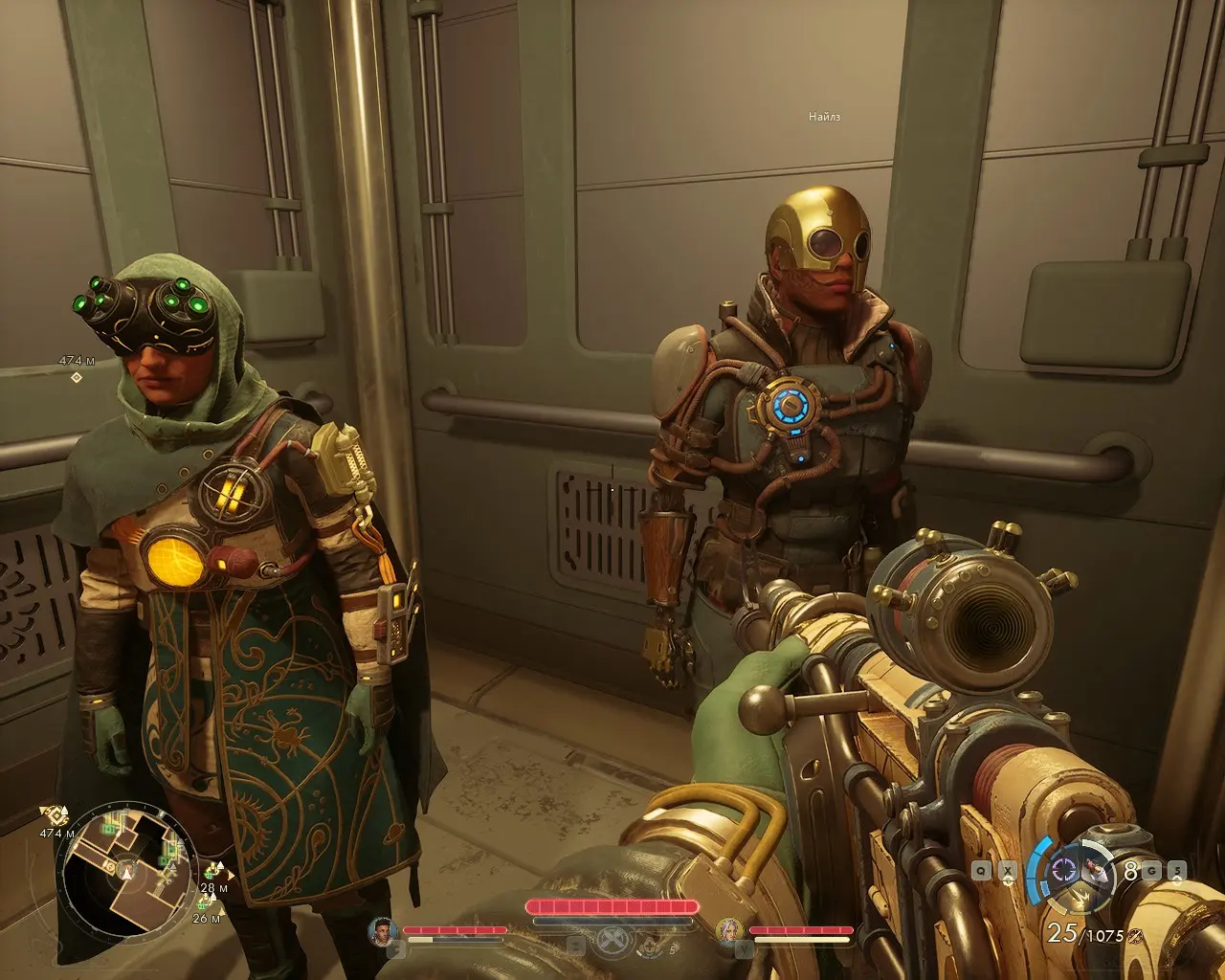The height and width of the screenshot is (980, 1225).
Task: Click the white-haired companion portrait
Action: [730, 931]
